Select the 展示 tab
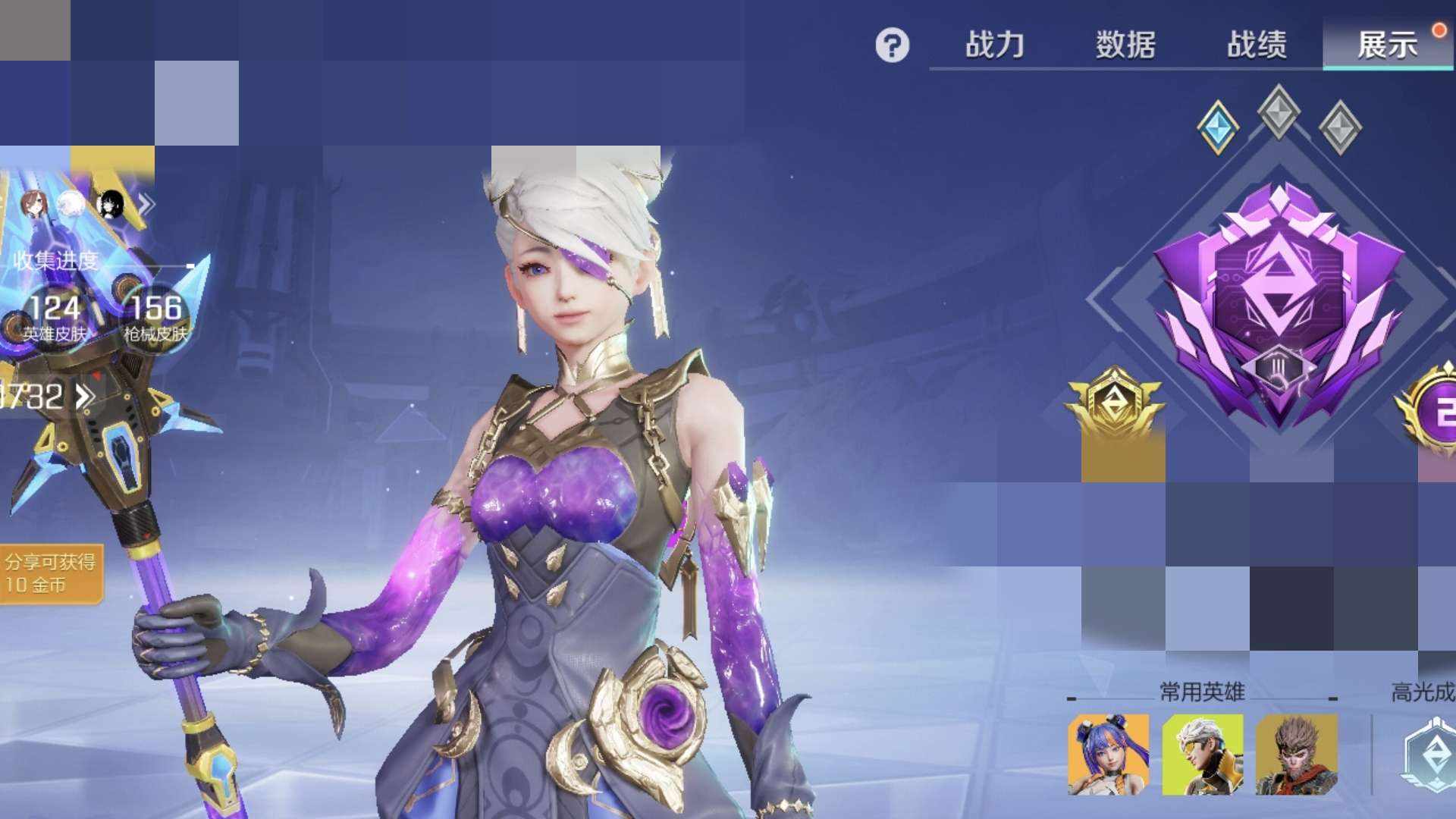Viewport: 1456px width, 819px height. coord(1387,45)
